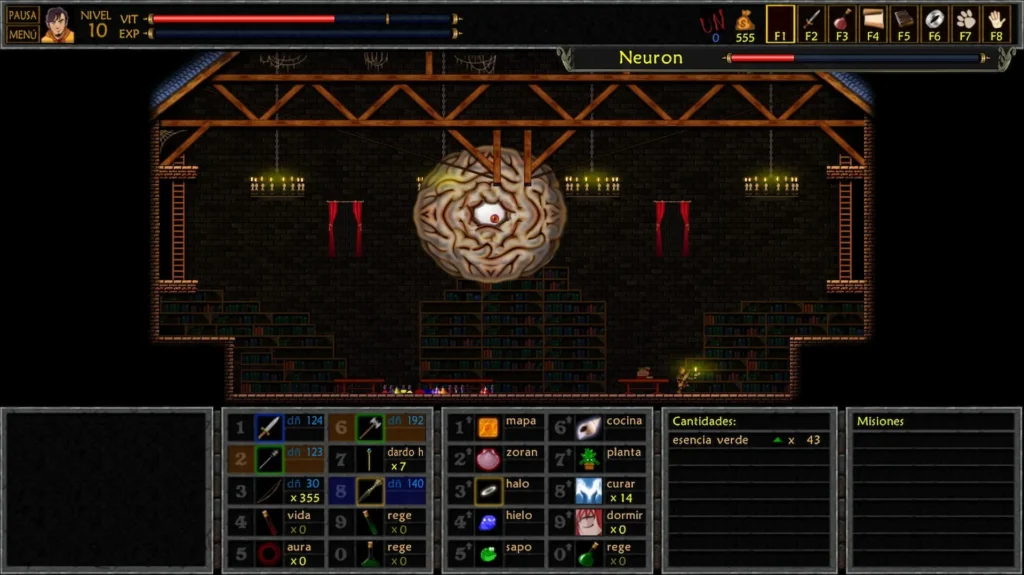Screen dimensions: 1024x575
Task: Select the hero portrait
Action: click(x=57, y=25)
